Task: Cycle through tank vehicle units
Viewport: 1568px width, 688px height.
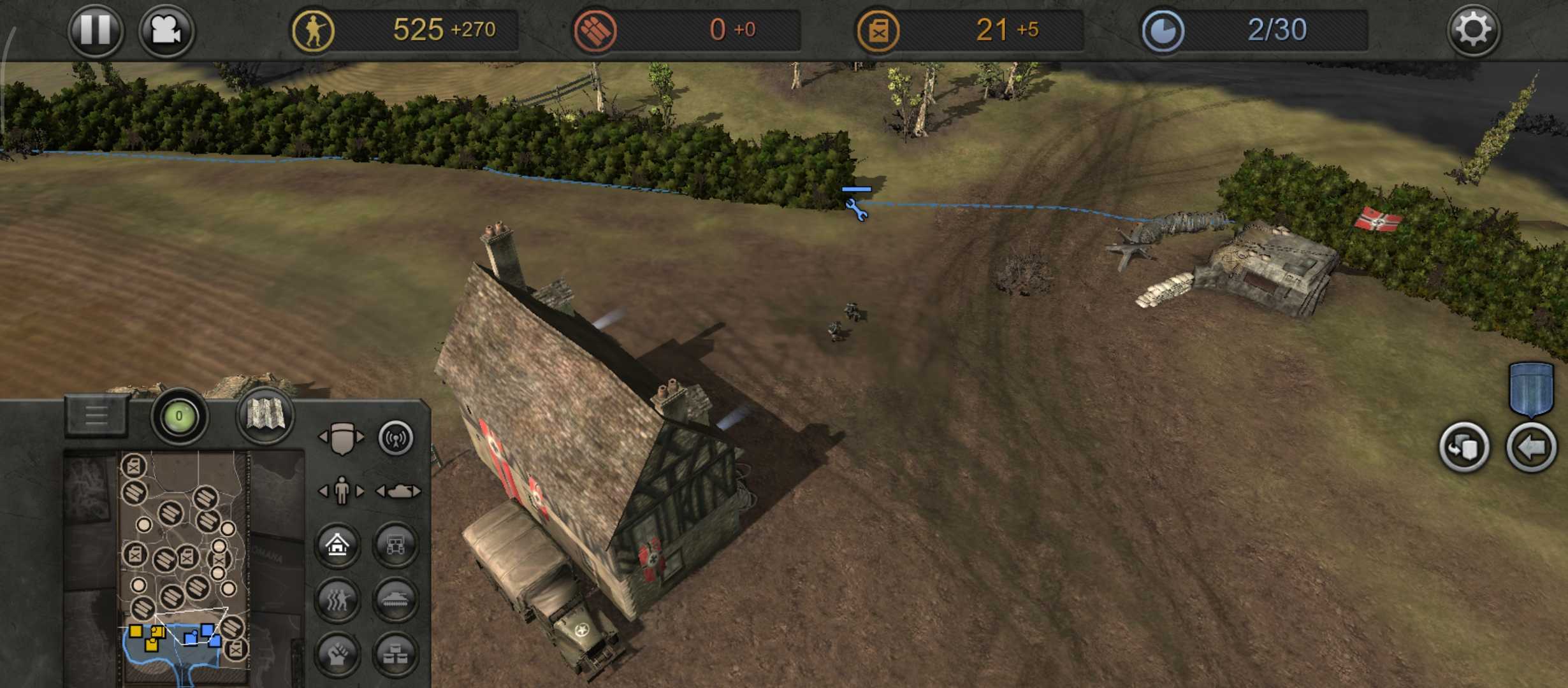Action: coord(398,491)
